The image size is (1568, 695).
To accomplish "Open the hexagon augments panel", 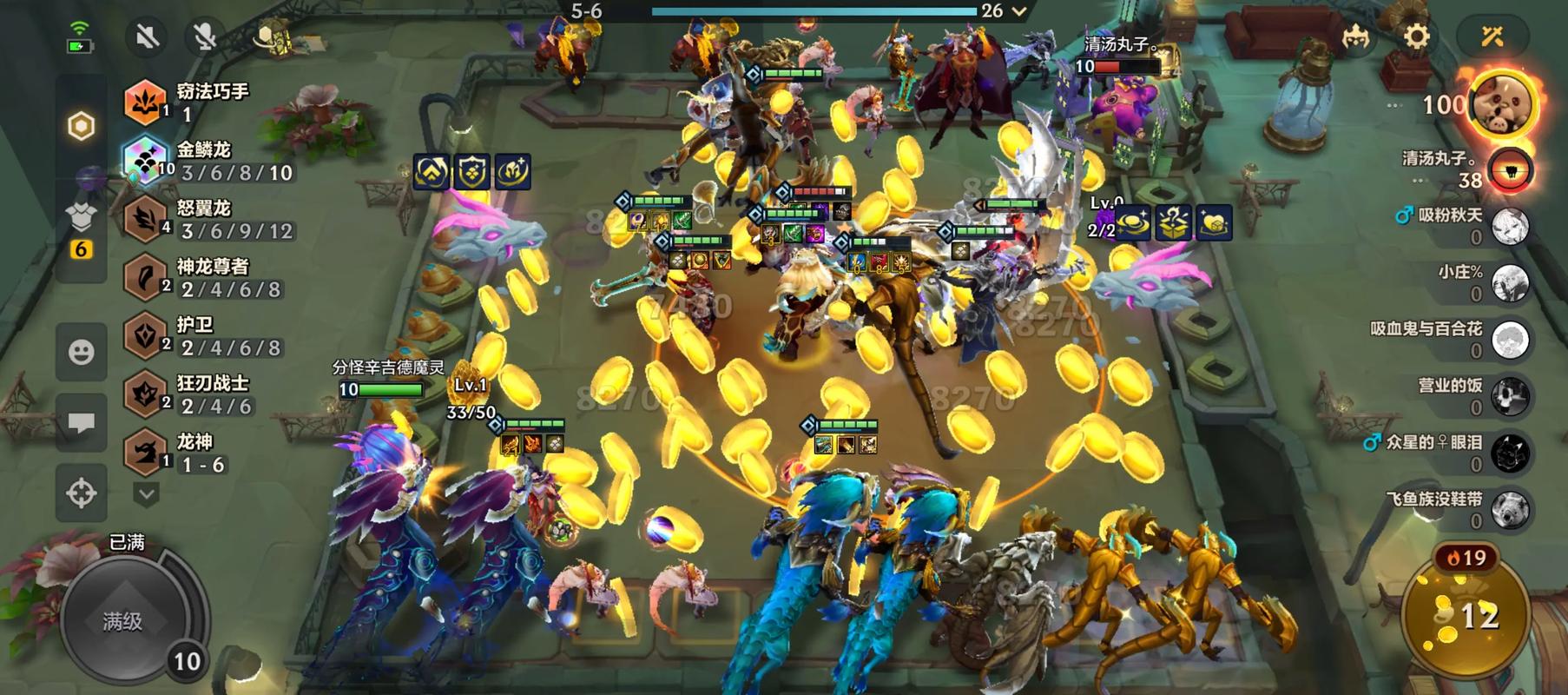I will pos(81,127).
